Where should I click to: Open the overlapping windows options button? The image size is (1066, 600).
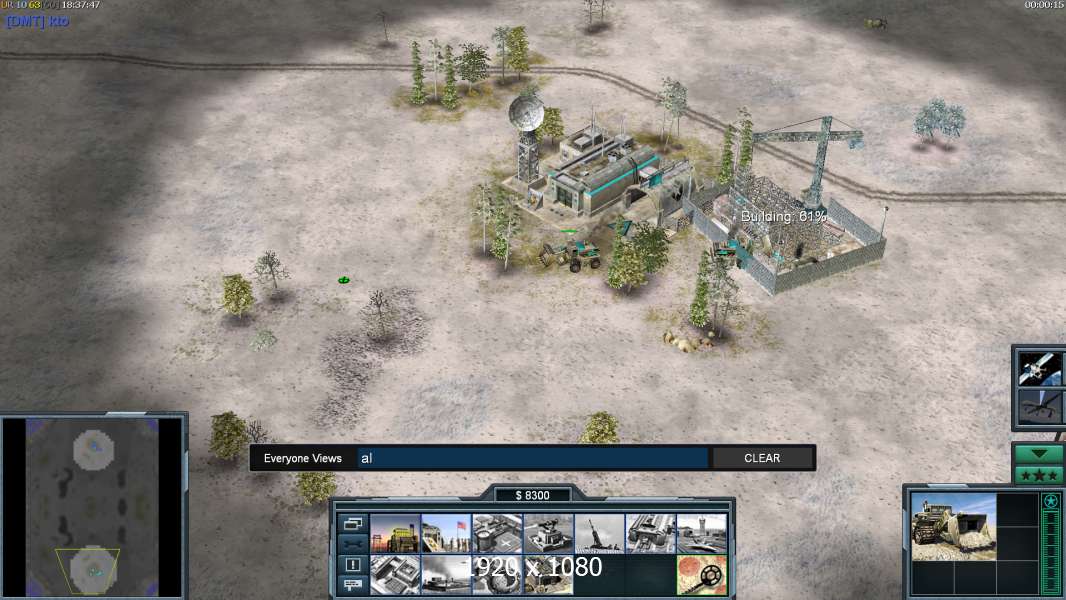point(352,523)
